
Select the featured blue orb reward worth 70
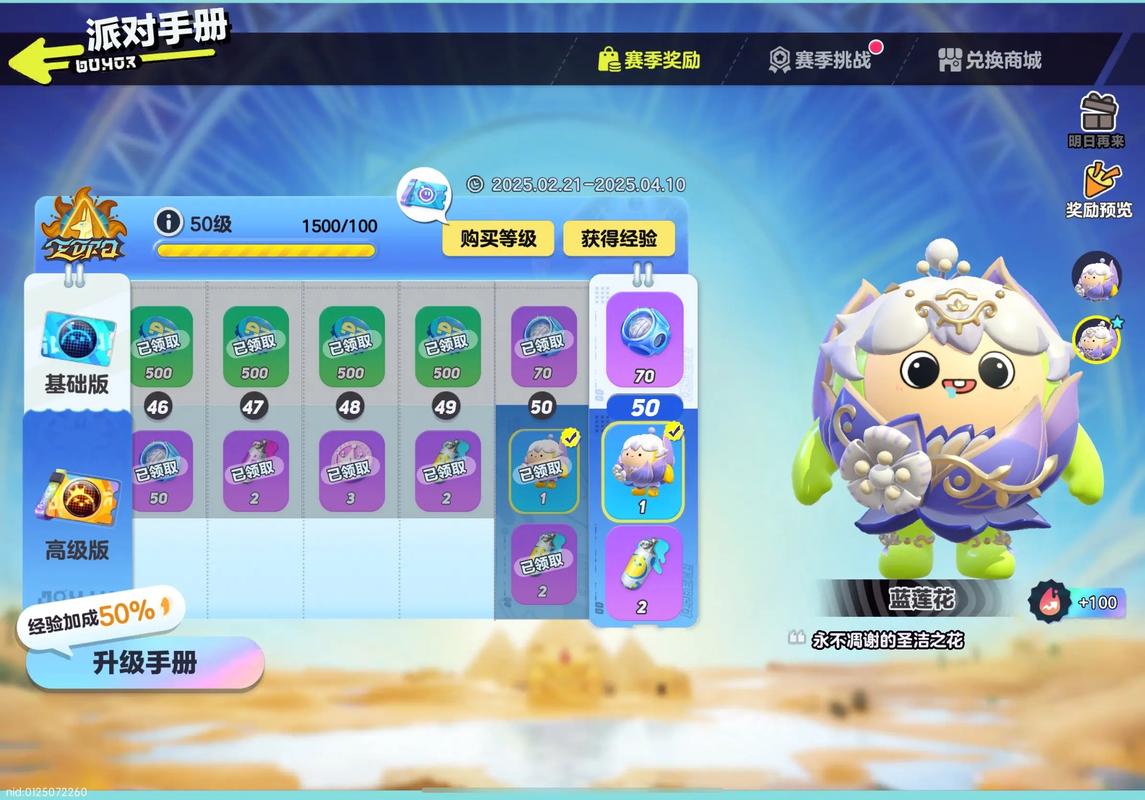pos(644,339)
